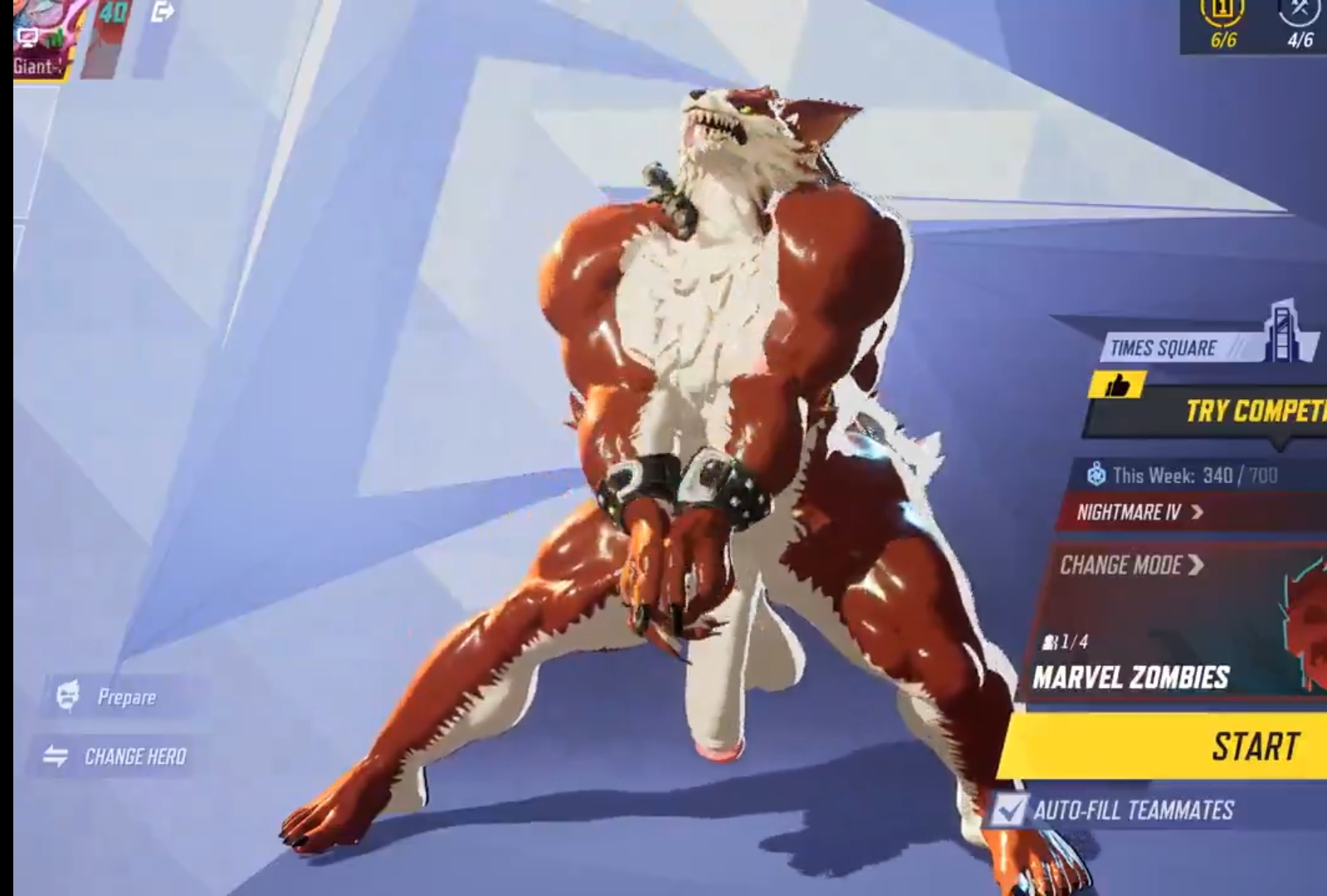Open the Prepare menu
Image resolution: width=1327 pixels, height=896 pixels.
pyautogui.click(x=110, y=697)
